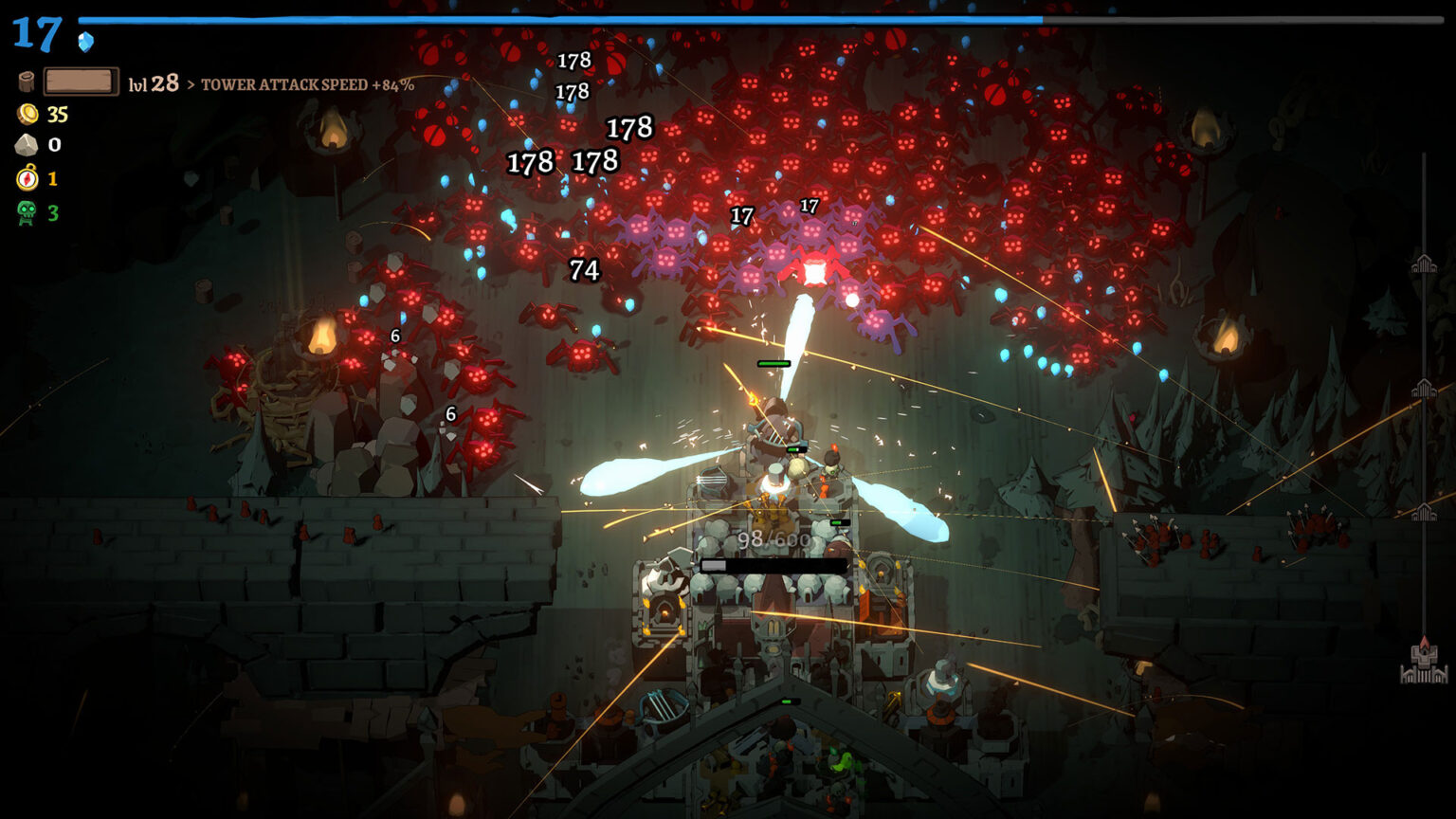Click the brown level progress bar beside the log icon
The height and width of the screenshot is (819, 1456).
(81, 82)
